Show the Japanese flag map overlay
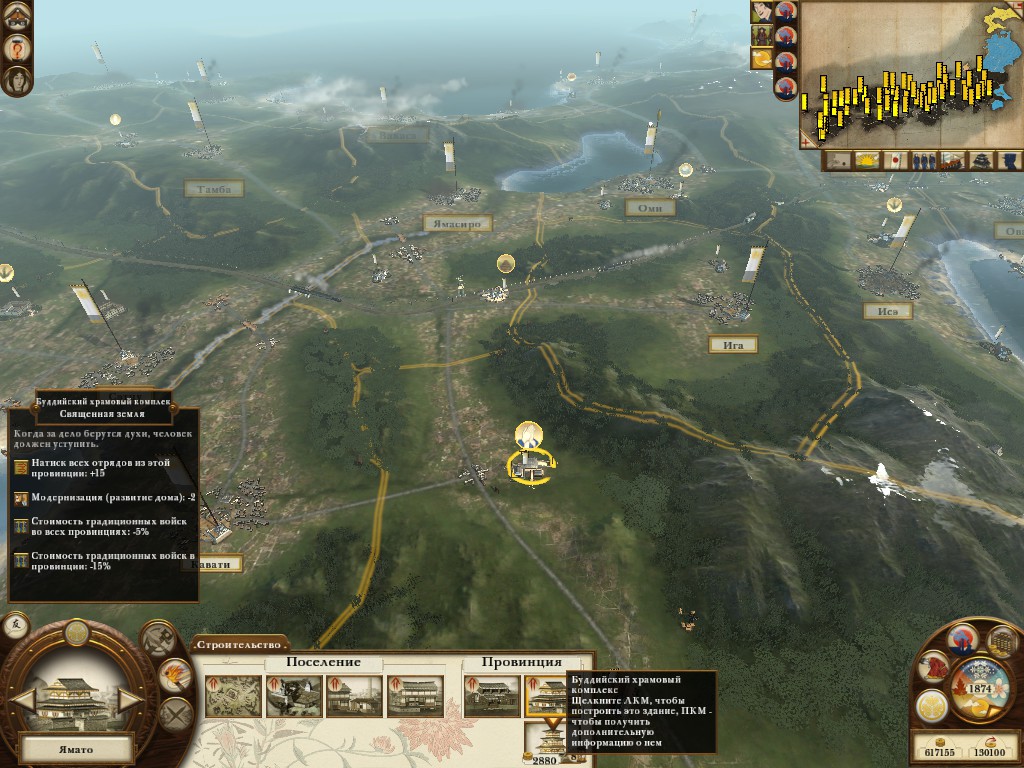The width and height of the screenshot is (1024, 768). point(895,160)
